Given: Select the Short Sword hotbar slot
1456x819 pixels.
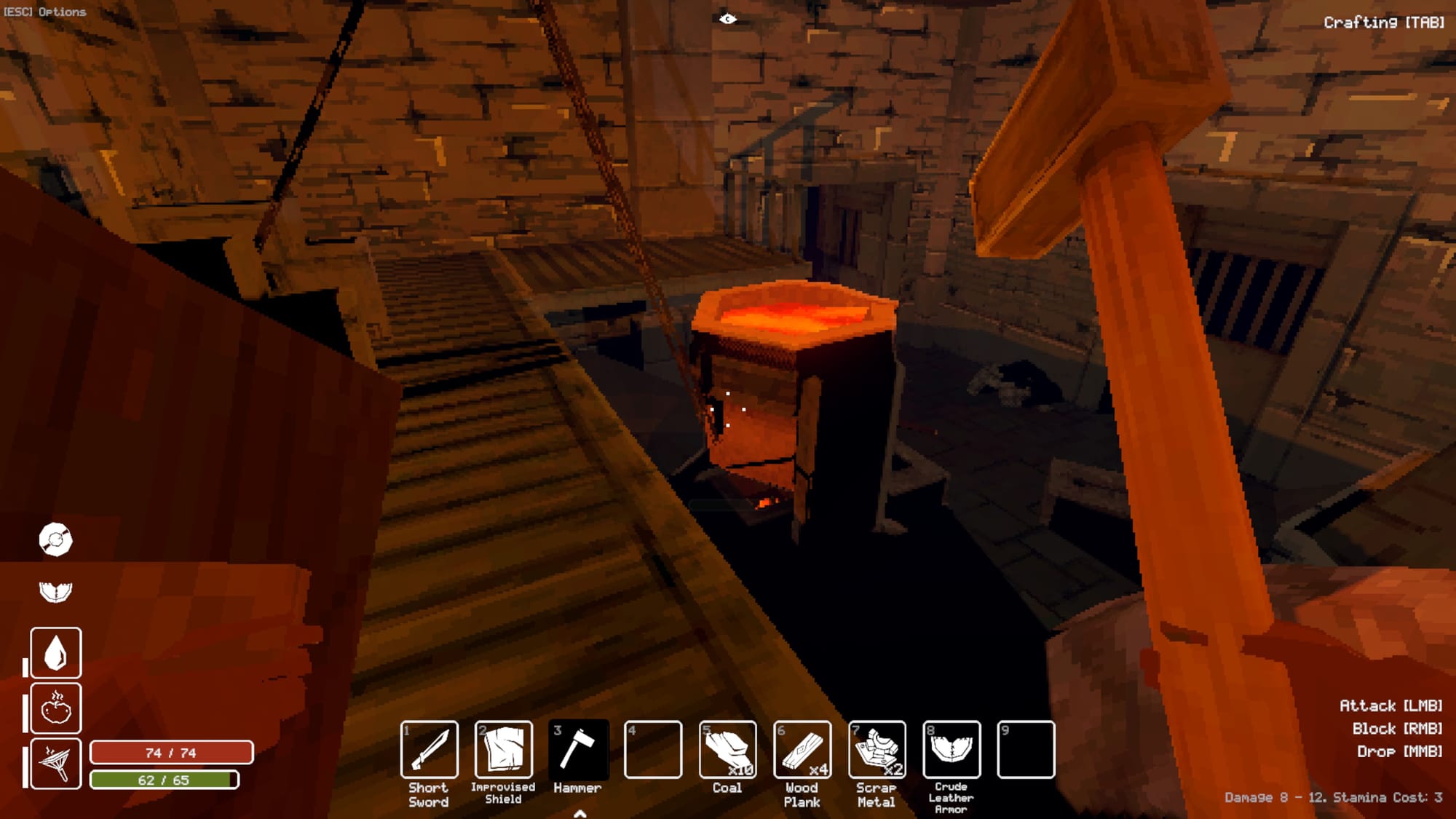Looking at the screenshot, I should (429, 749).
